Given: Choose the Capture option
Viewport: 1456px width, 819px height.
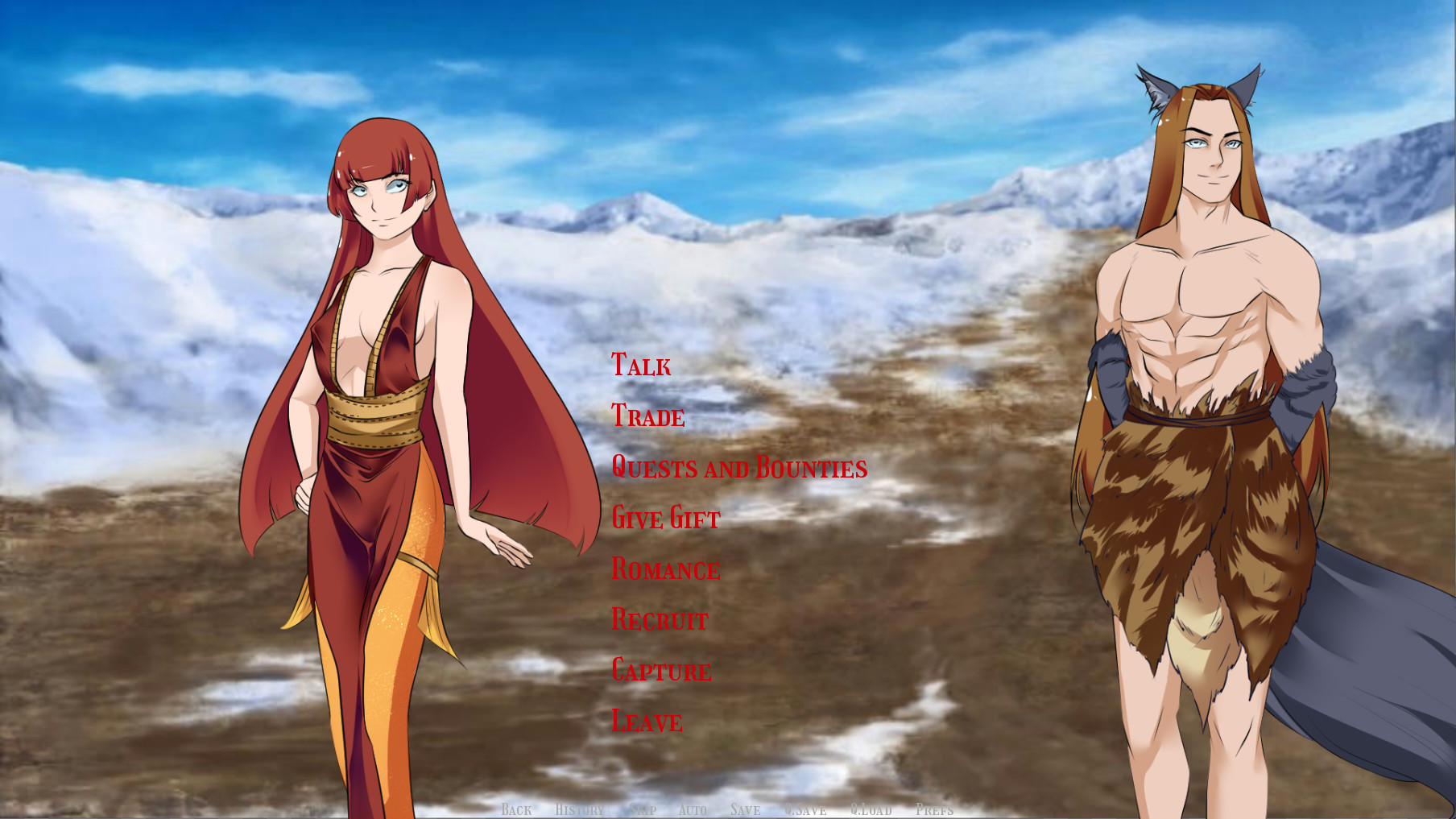Looking at the screenshot, I should (661, 670).
